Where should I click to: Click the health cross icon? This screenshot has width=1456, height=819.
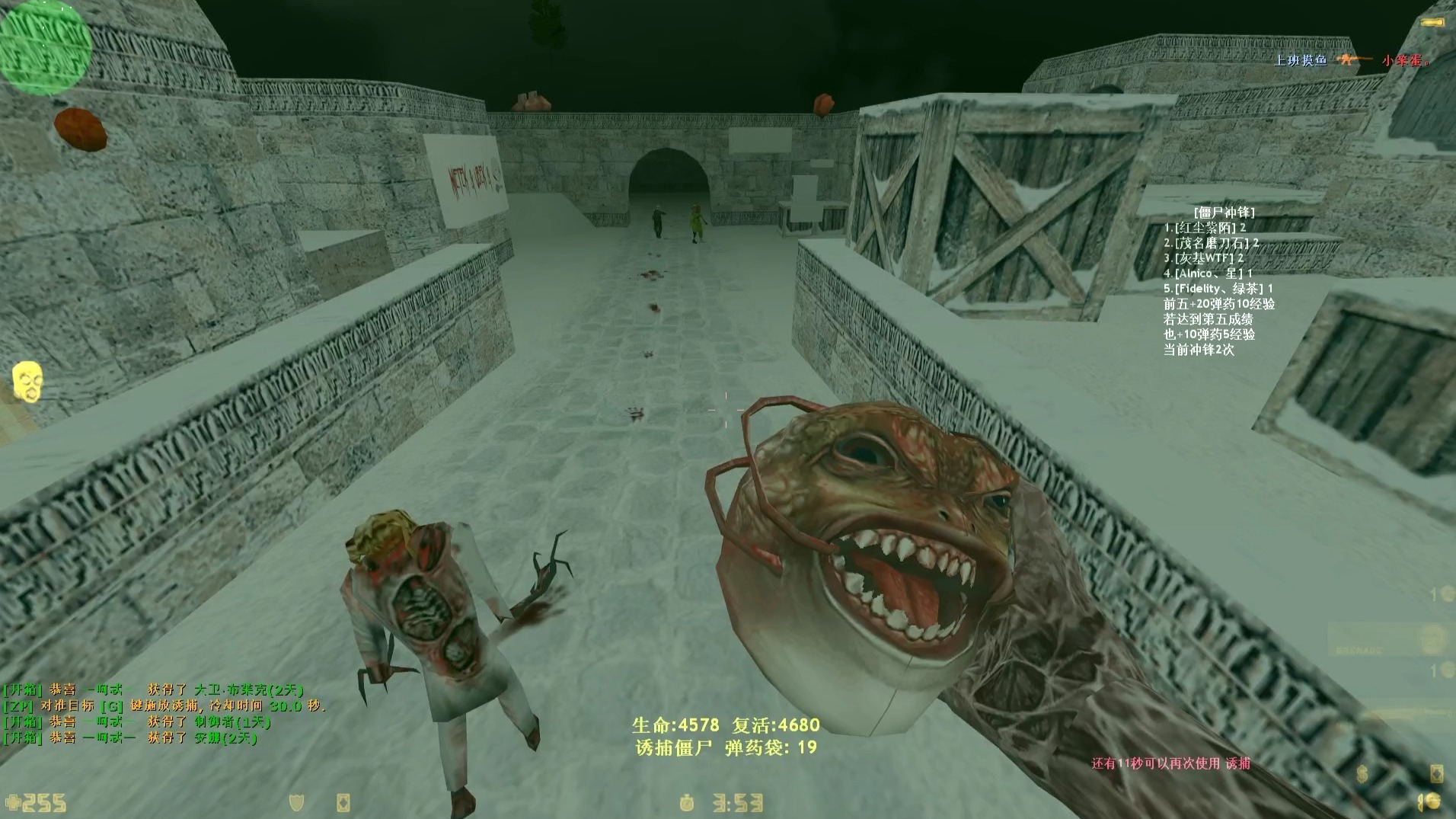[x=13, y=803]
